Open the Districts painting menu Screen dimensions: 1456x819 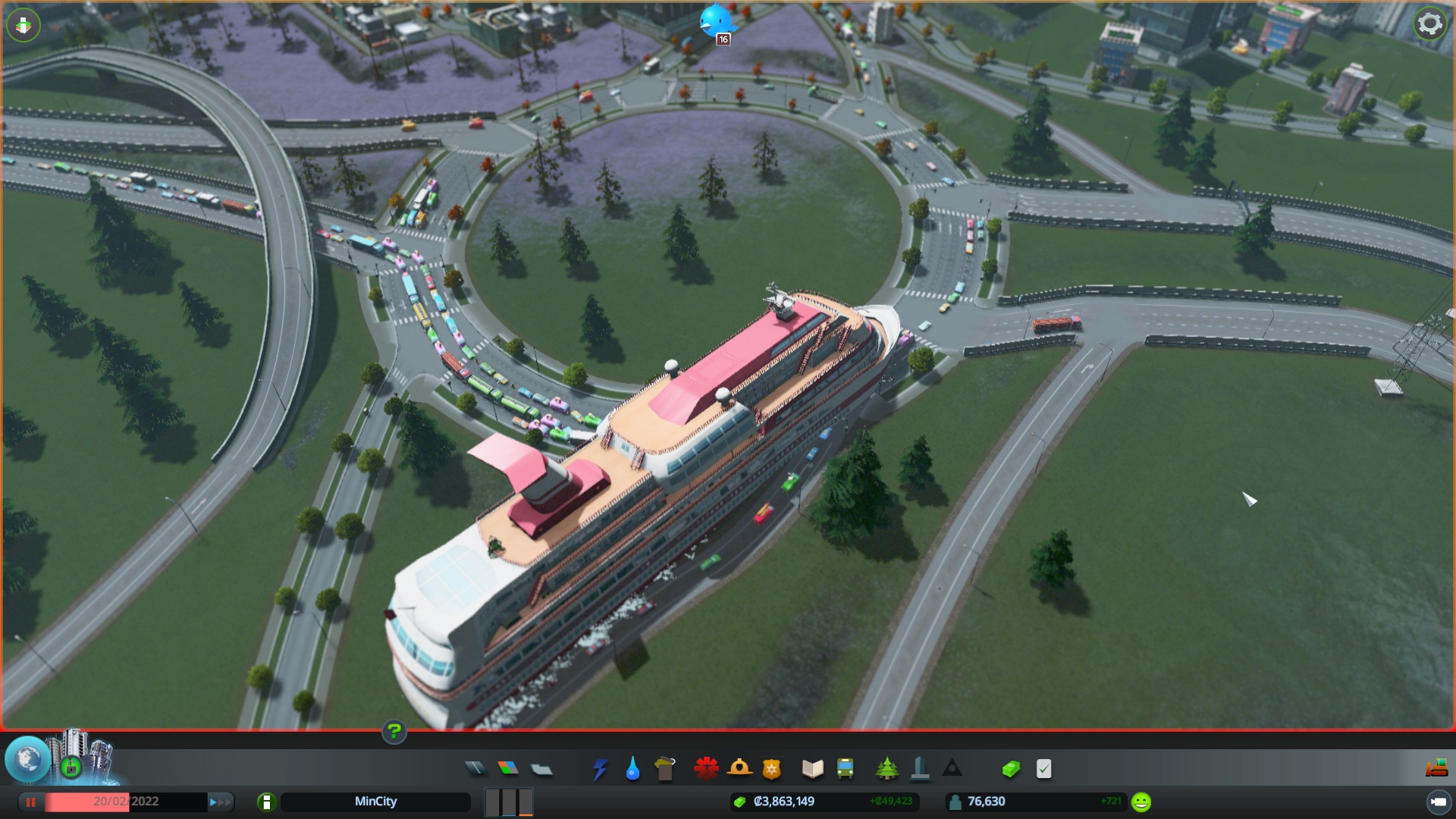(x=541, y=769)
